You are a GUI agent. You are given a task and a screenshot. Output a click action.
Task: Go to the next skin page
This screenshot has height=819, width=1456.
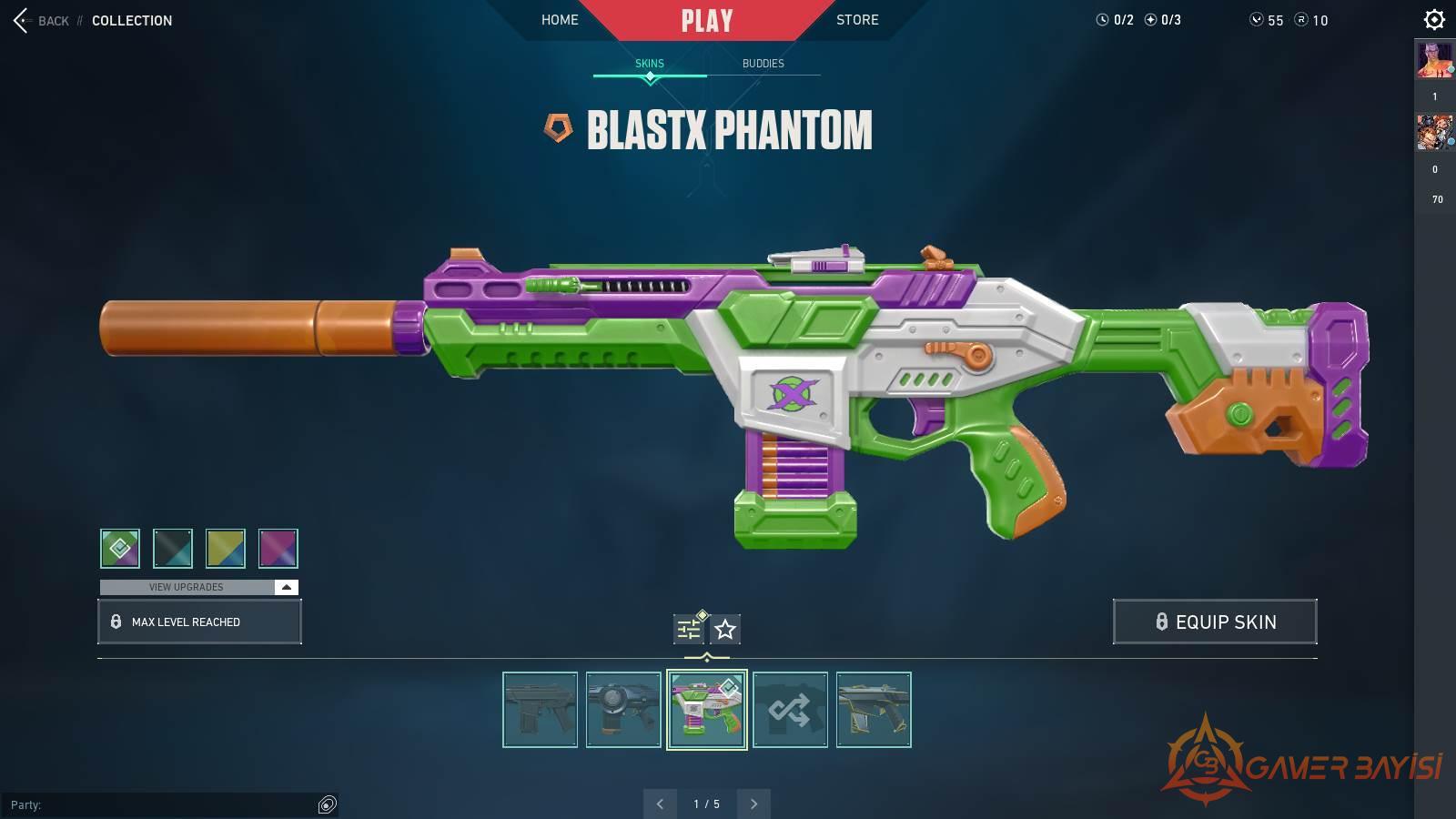pos(753,804)
